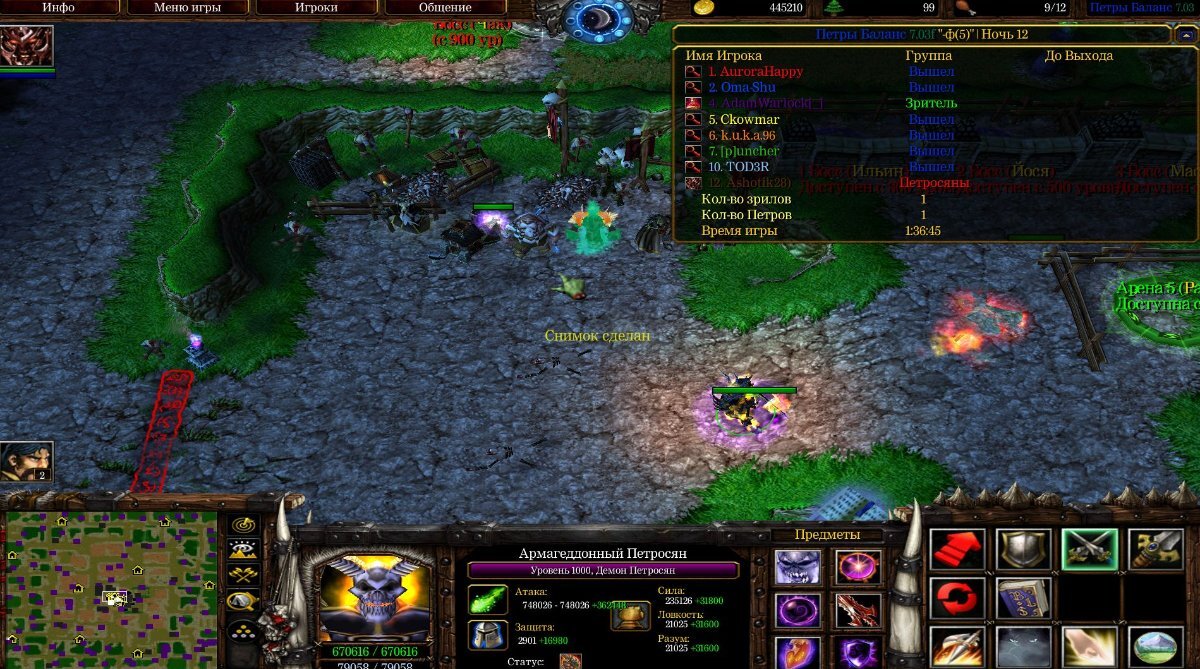Open the Меню игры menu
Viewport: 1200px width, 669px height.
(x=186, y=7)
